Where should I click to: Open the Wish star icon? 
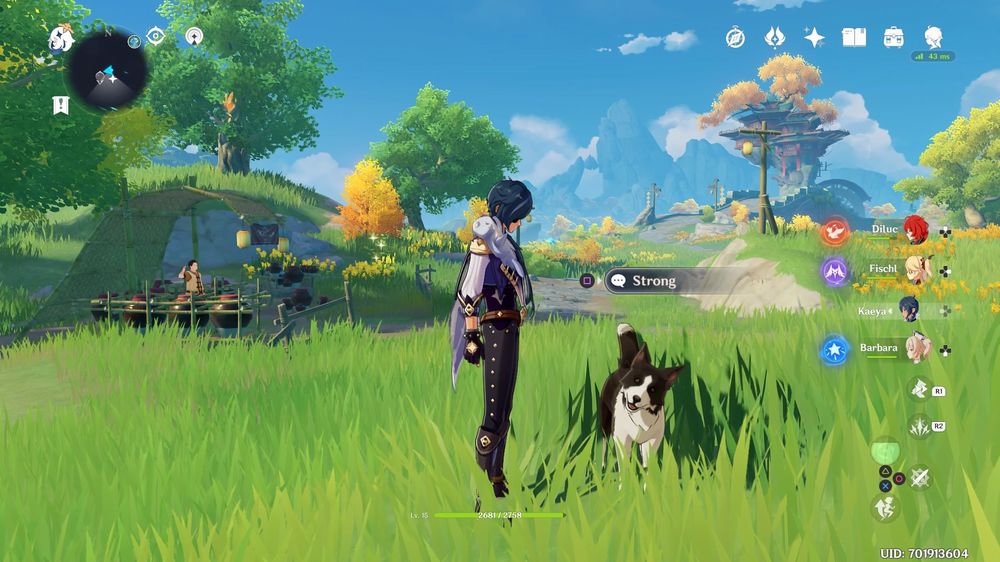815,38
